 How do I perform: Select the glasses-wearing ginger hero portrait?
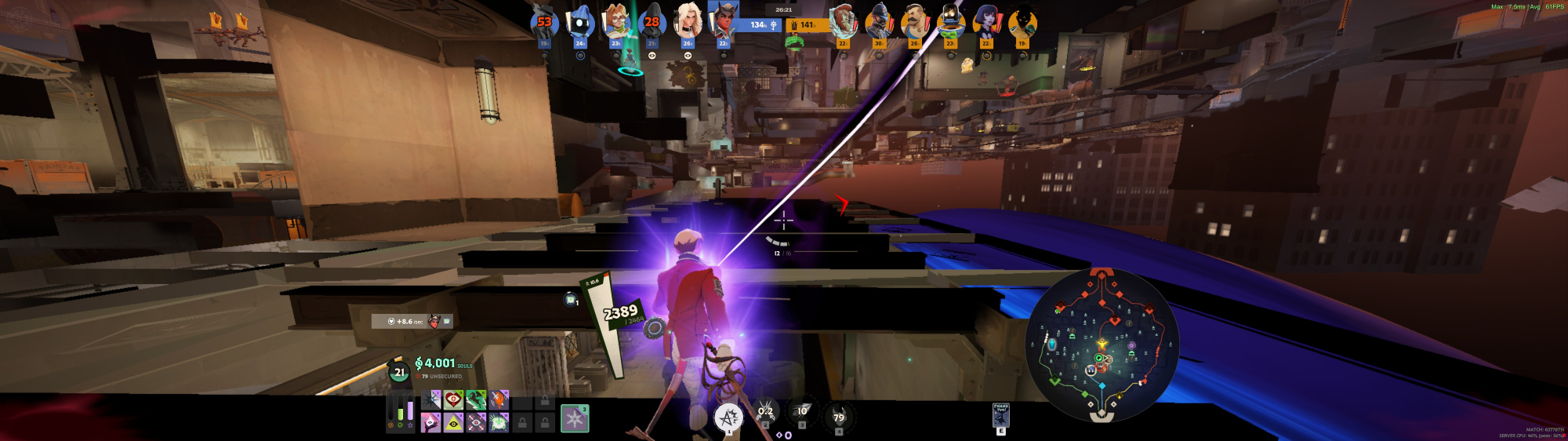tap(616, 22)
